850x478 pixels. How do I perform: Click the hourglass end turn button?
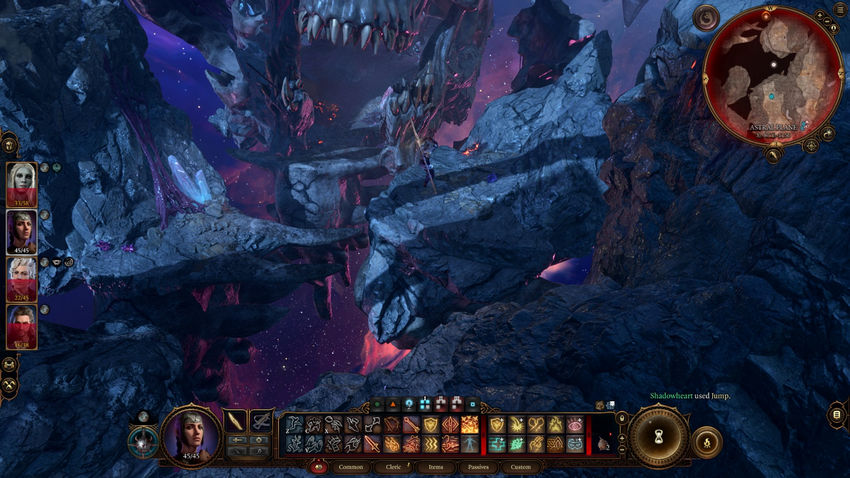(657, 437)
